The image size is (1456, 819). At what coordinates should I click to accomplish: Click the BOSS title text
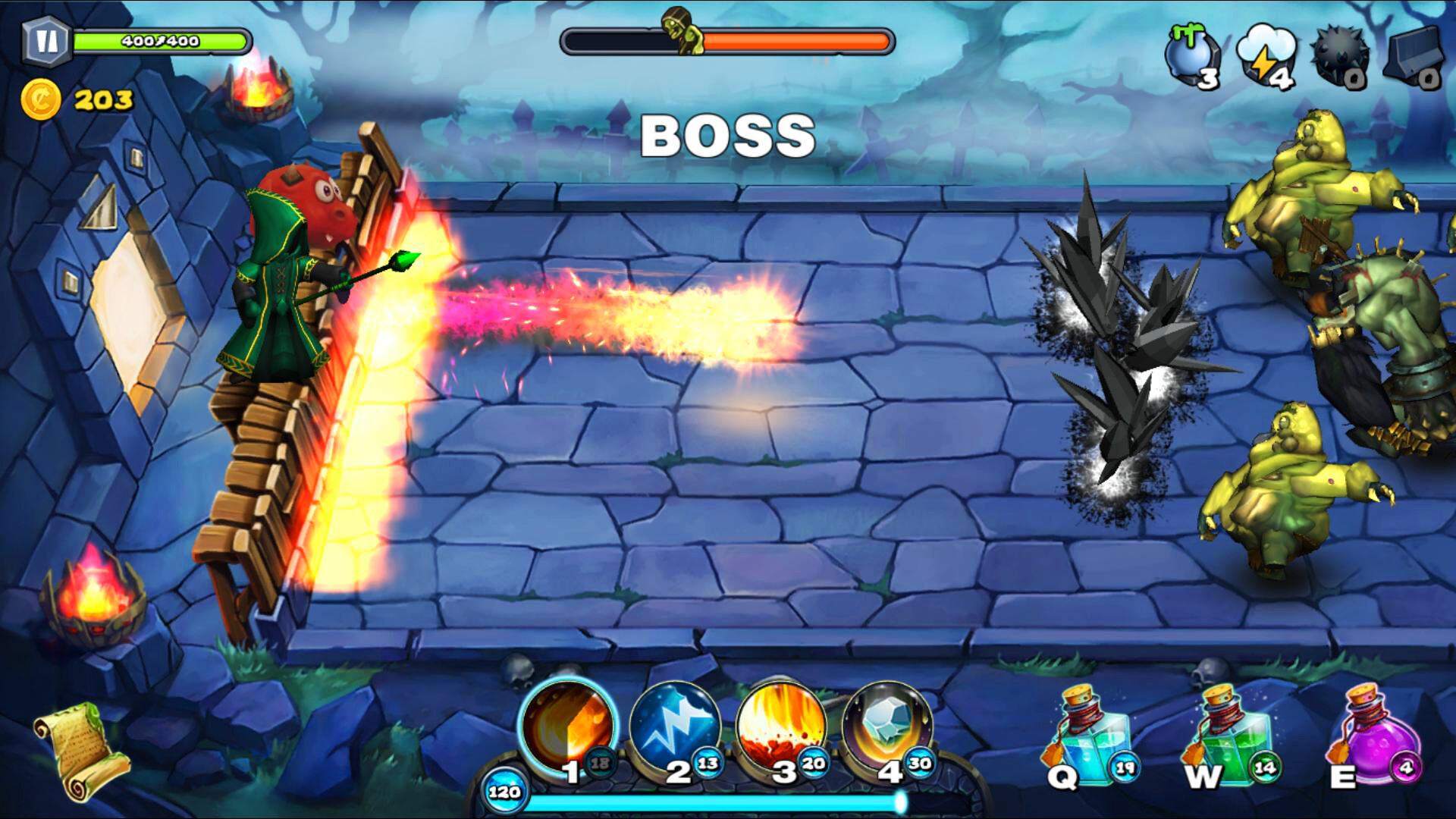(x=726, y=136)
